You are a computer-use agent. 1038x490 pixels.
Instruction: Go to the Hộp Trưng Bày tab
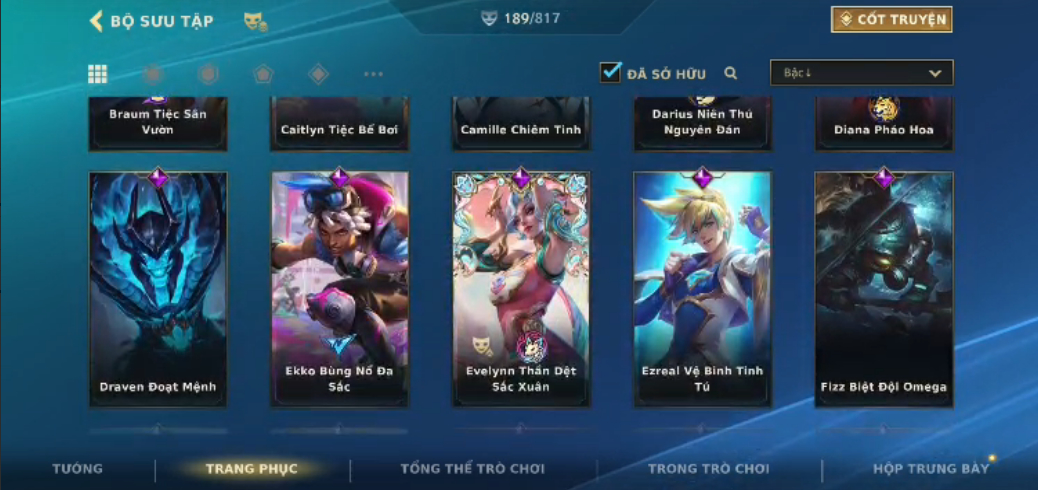pos(930,469)
